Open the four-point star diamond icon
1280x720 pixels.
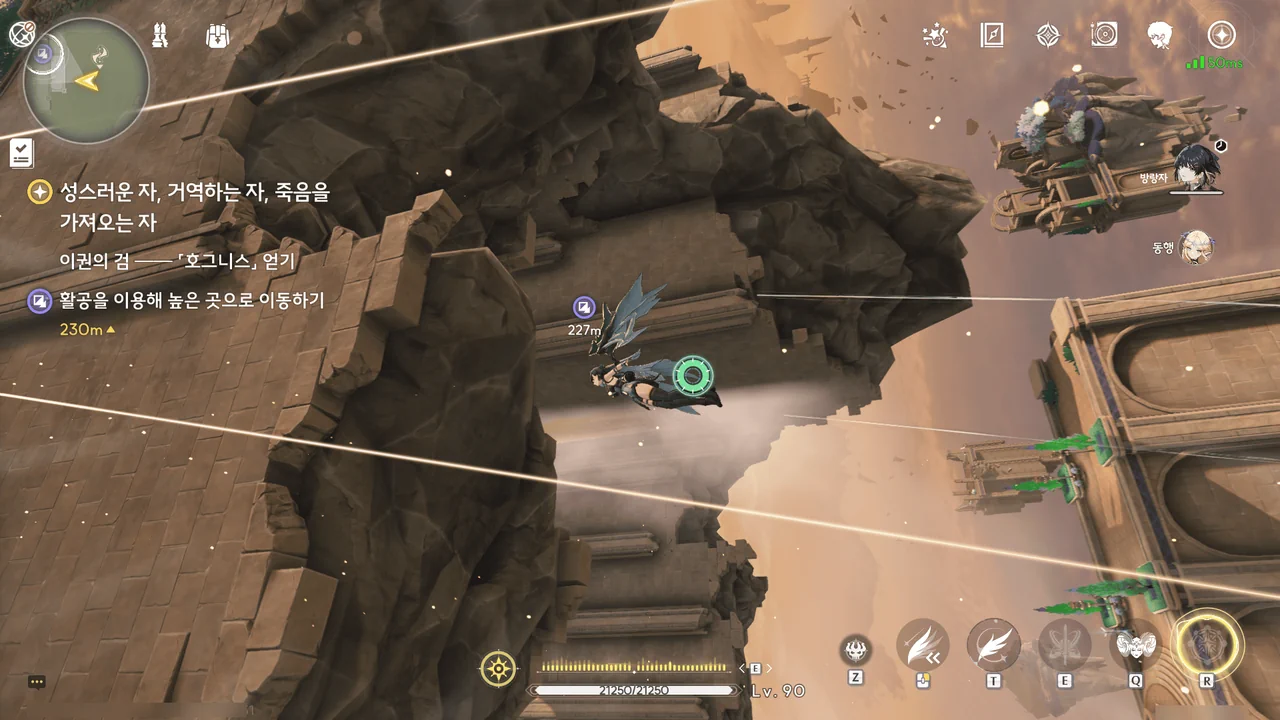click(1047, 36)
